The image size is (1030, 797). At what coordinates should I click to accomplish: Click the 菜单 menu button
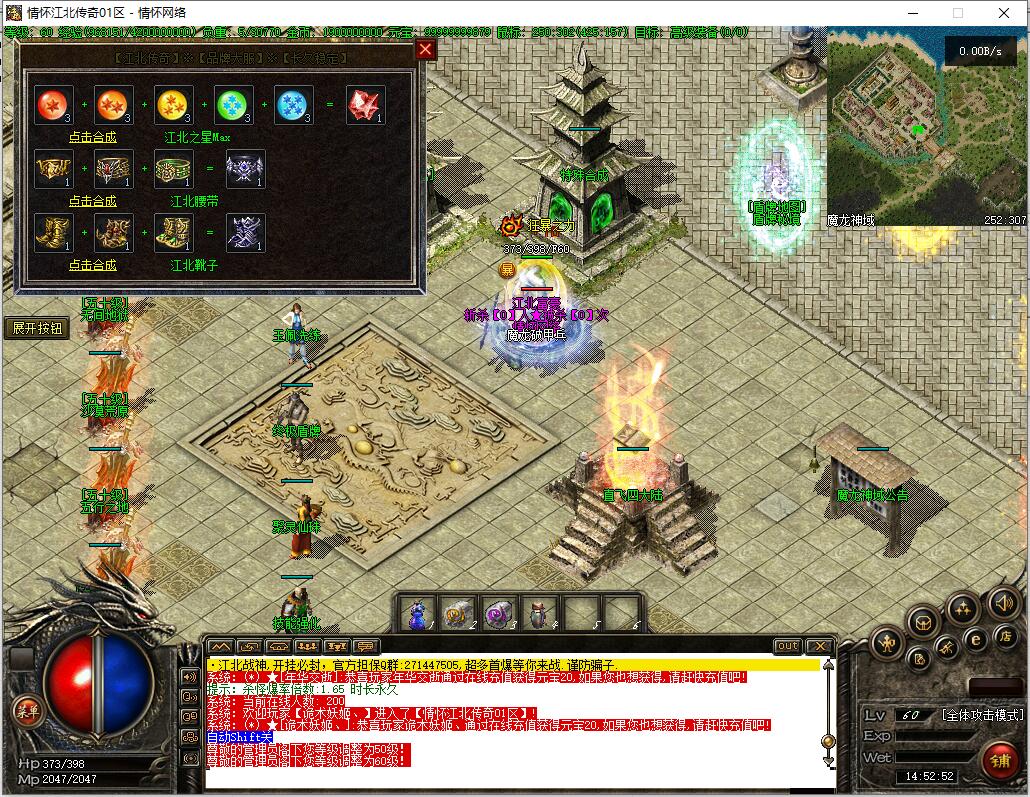pyautogui.click(x=27, y=710)
